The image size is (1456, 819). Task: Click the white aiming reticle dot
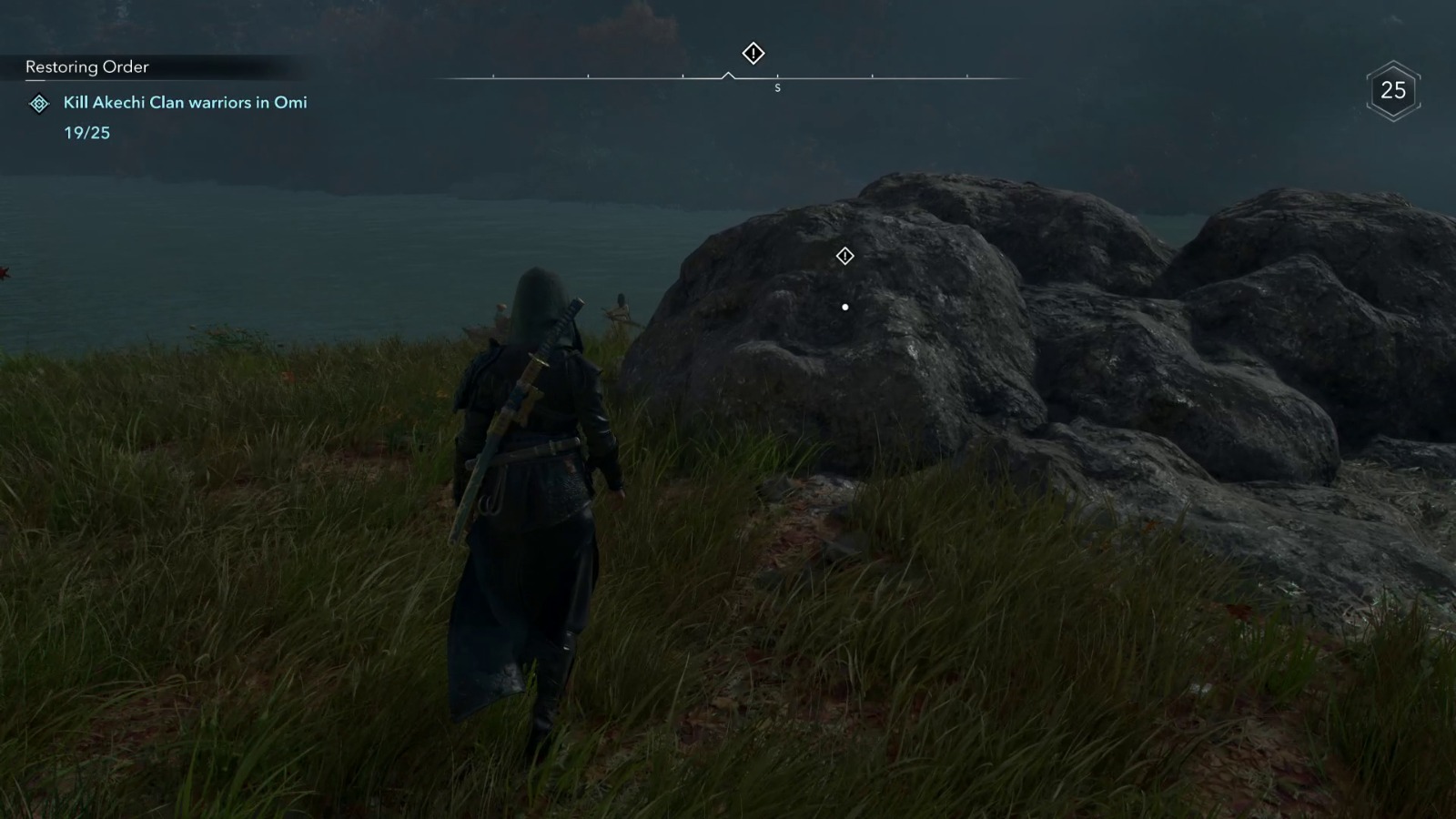tap(844, 307)
